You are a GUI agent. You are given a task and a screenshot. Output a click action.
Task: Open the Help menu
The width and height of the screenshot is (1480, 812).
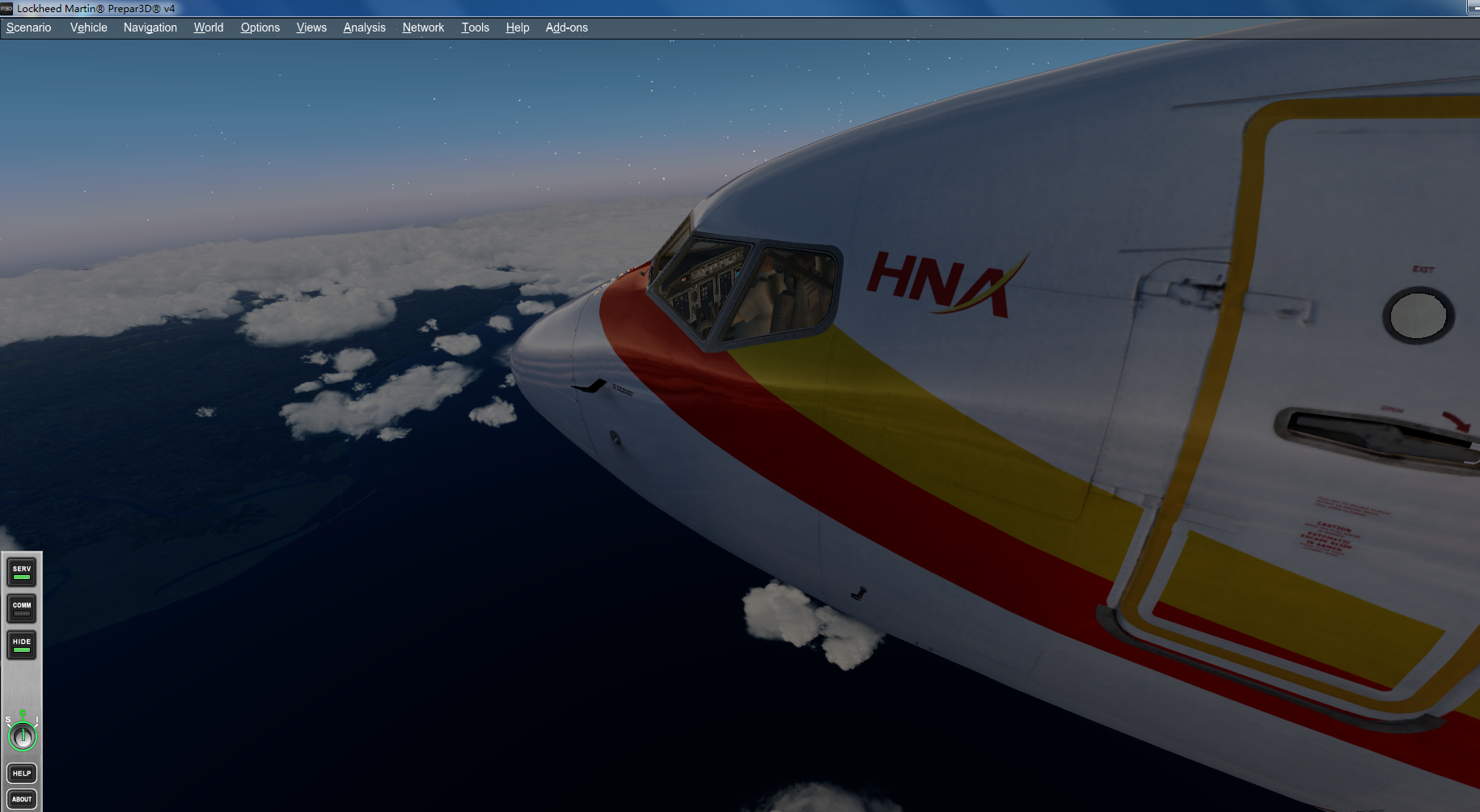point(518,27)
